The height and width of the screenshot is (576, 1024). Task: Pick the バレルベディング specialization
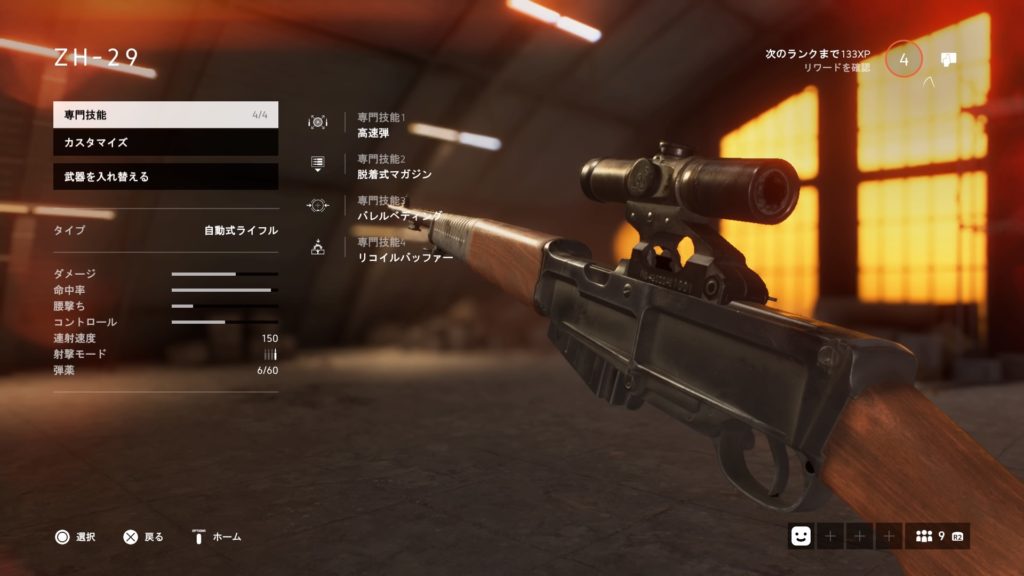(x=399, y=216)
